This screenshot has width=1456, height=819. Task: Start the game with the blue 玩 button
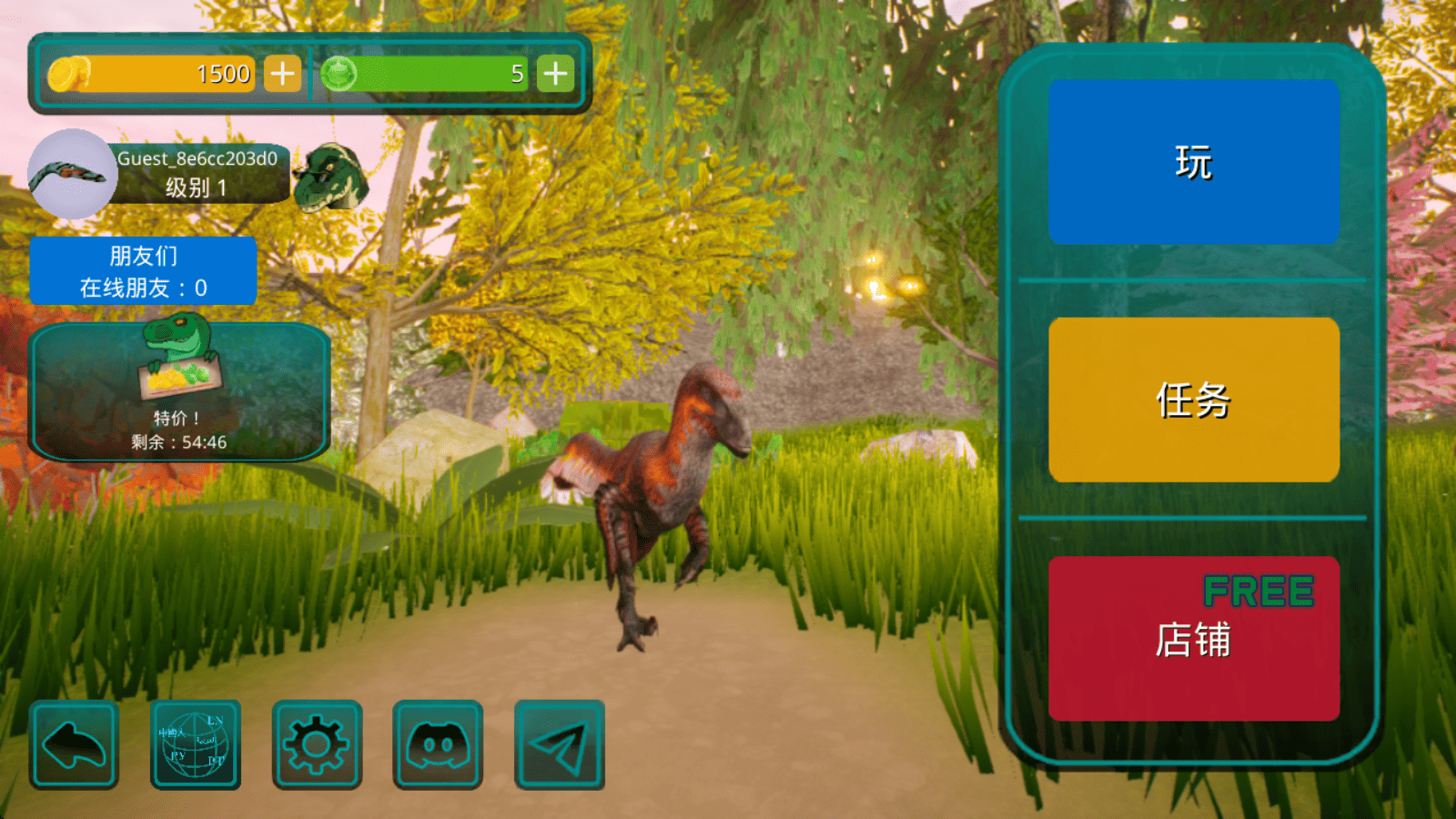(1193, 162)
